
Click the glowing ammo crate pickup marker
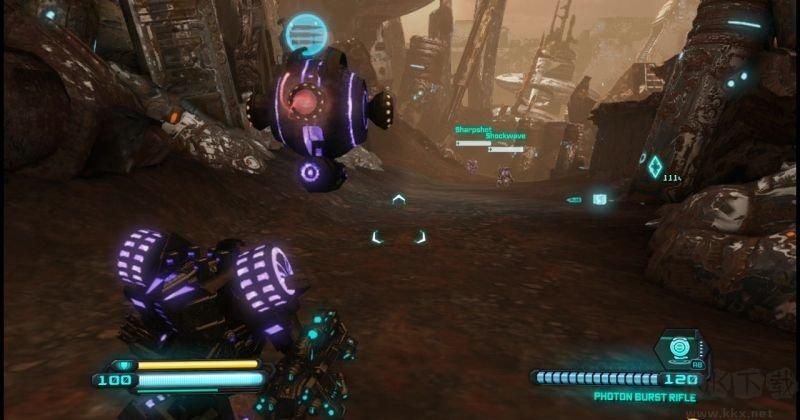click(x=599, y=199)
